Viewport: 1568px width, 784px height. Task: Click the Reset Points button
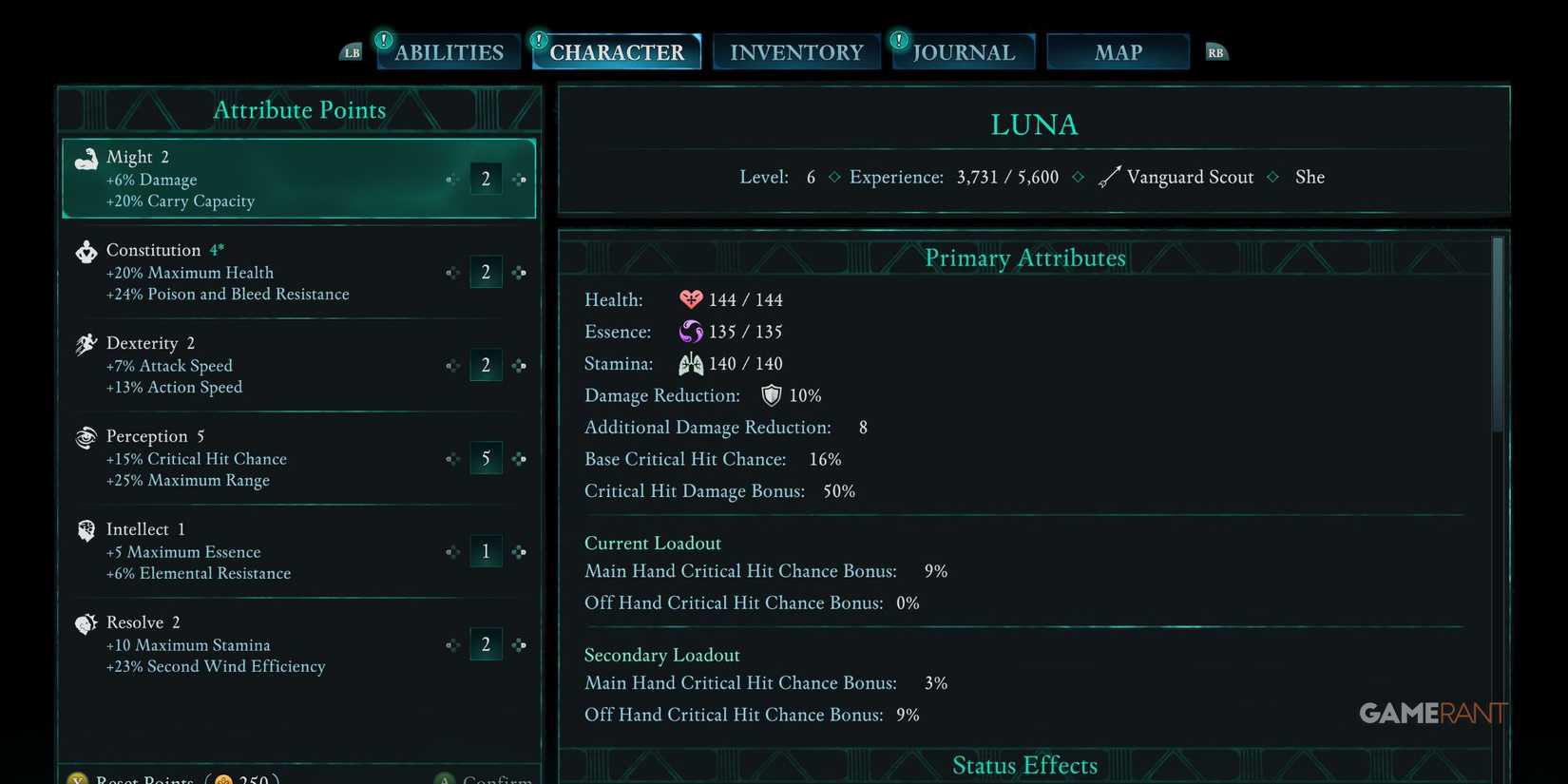(x=143, y=777)
